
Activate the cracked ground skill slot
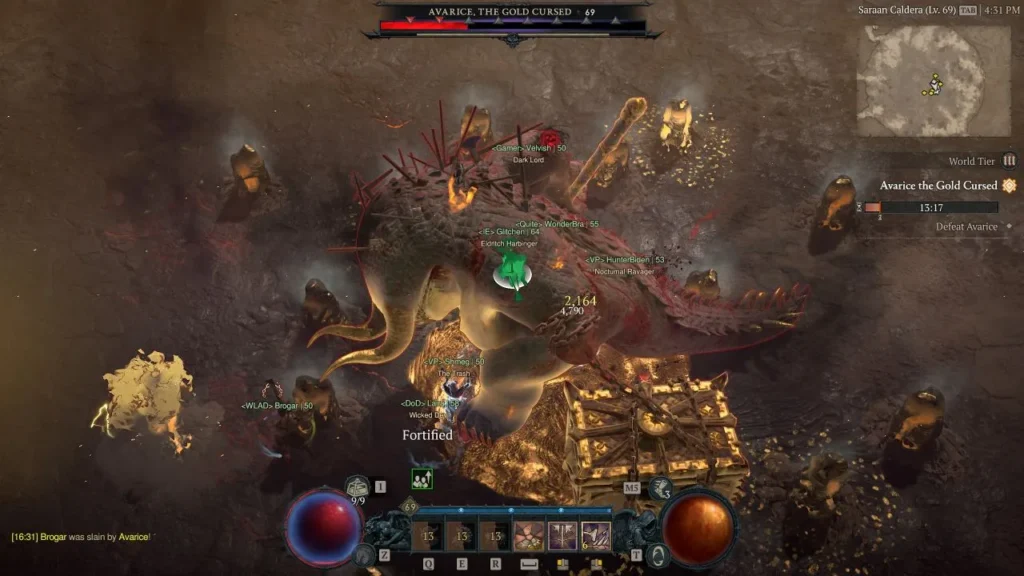coord(529,536)
